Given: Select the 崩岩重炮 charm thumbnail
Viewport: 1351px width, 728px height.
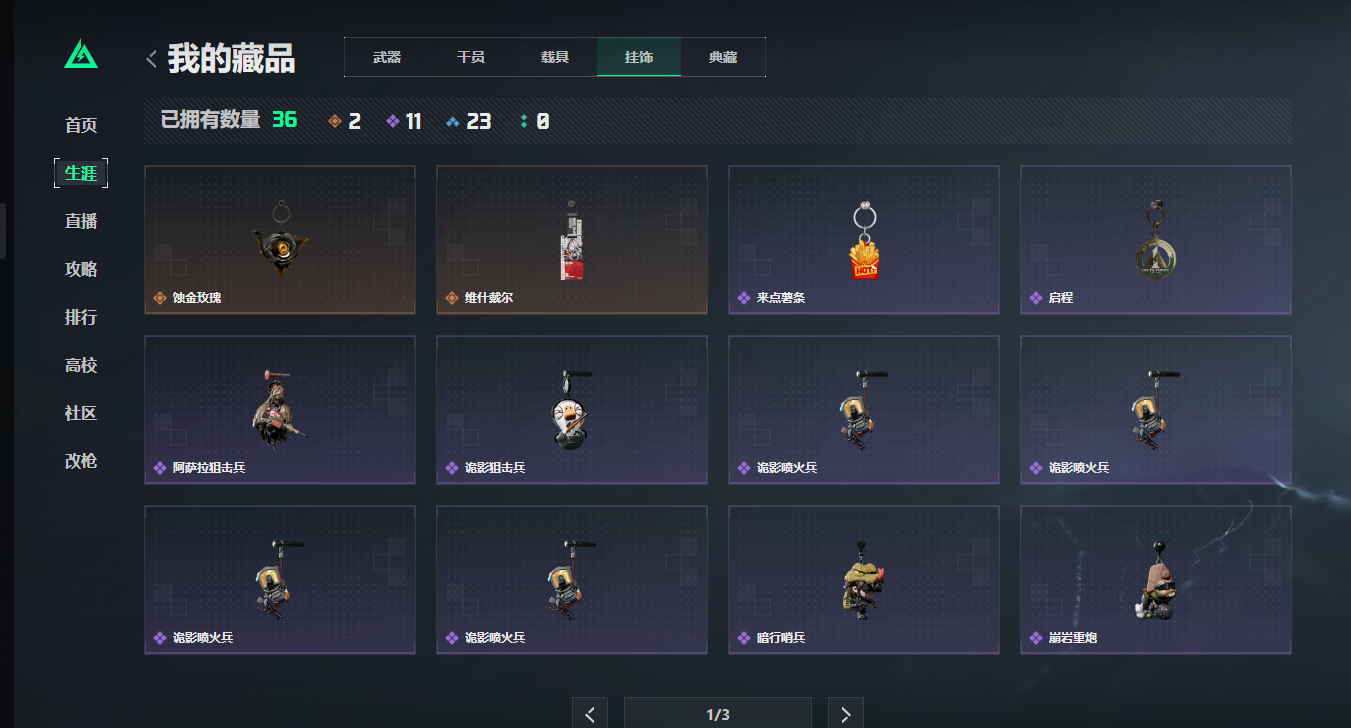Looking at the screenshot, I should click(1155, 579).
